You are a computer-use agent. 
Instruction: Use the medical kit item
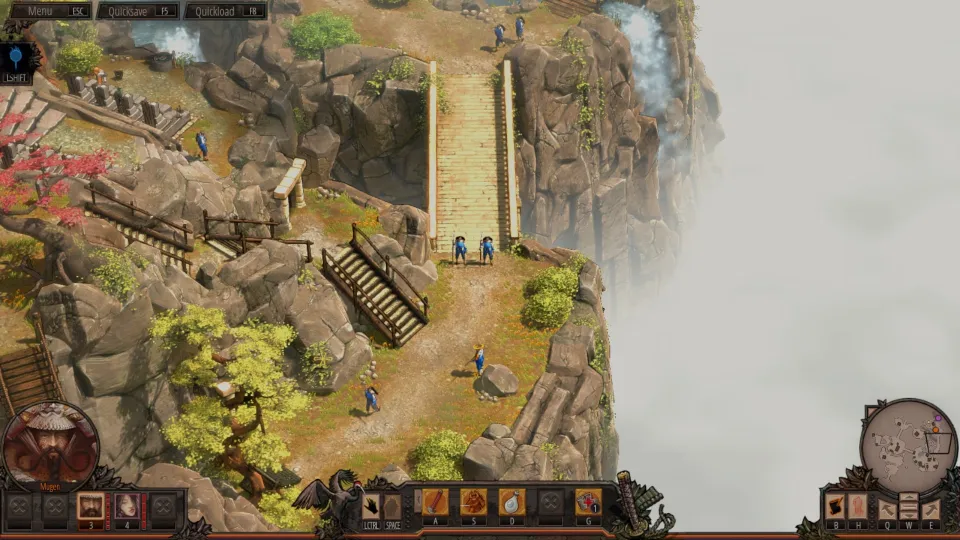[588, 502]
